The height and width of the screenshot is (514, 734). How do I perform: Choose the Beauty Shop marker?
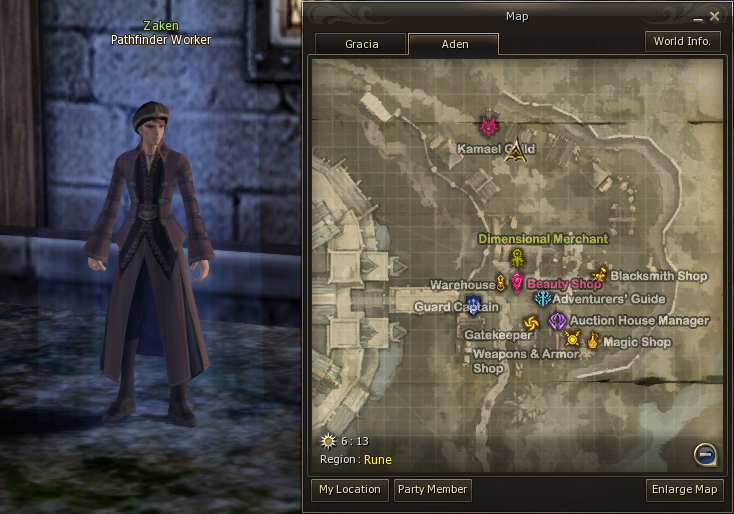click(x=517, y=283)
